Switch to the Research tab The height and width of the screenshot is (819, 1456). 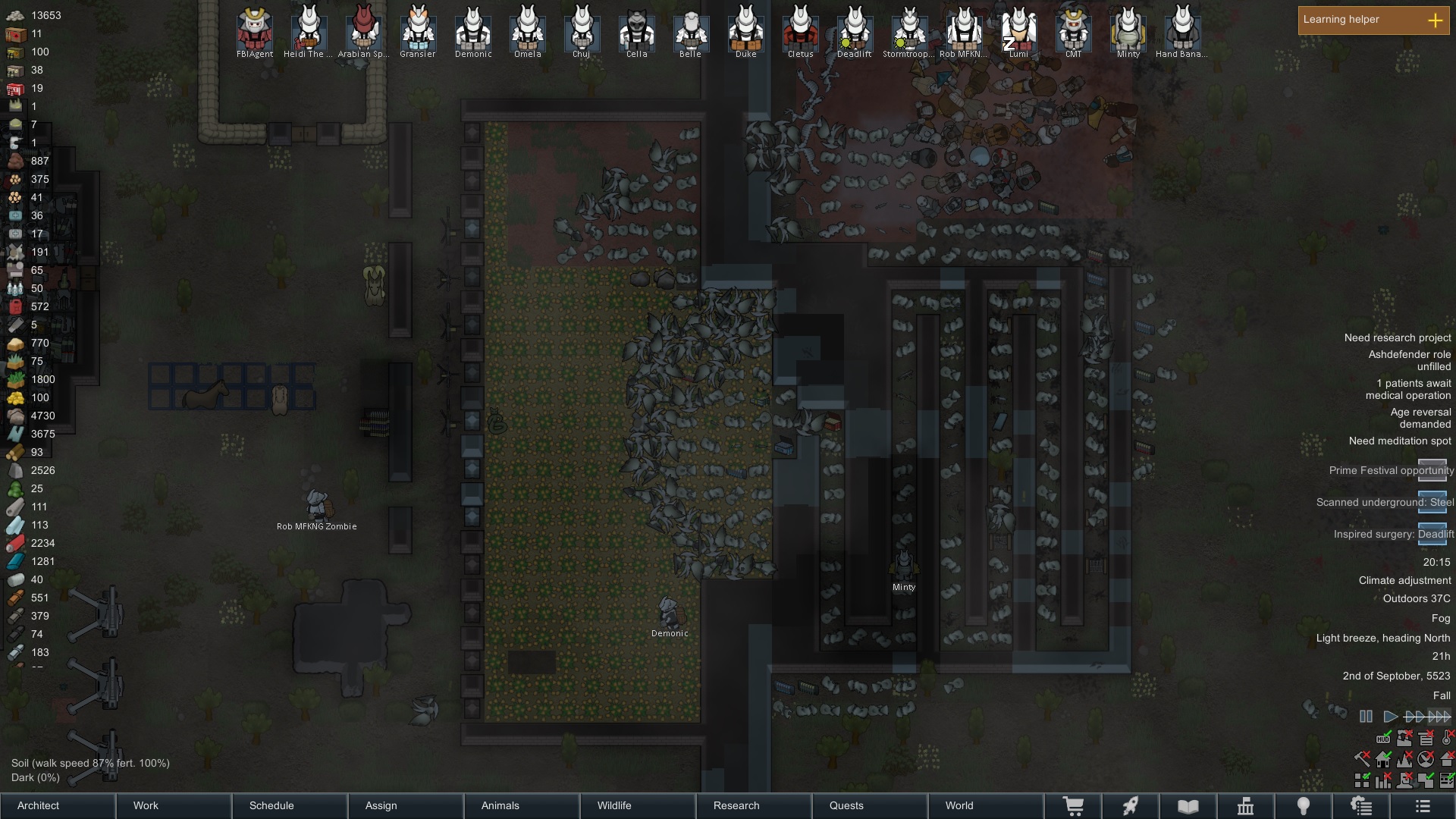[736, 806]
